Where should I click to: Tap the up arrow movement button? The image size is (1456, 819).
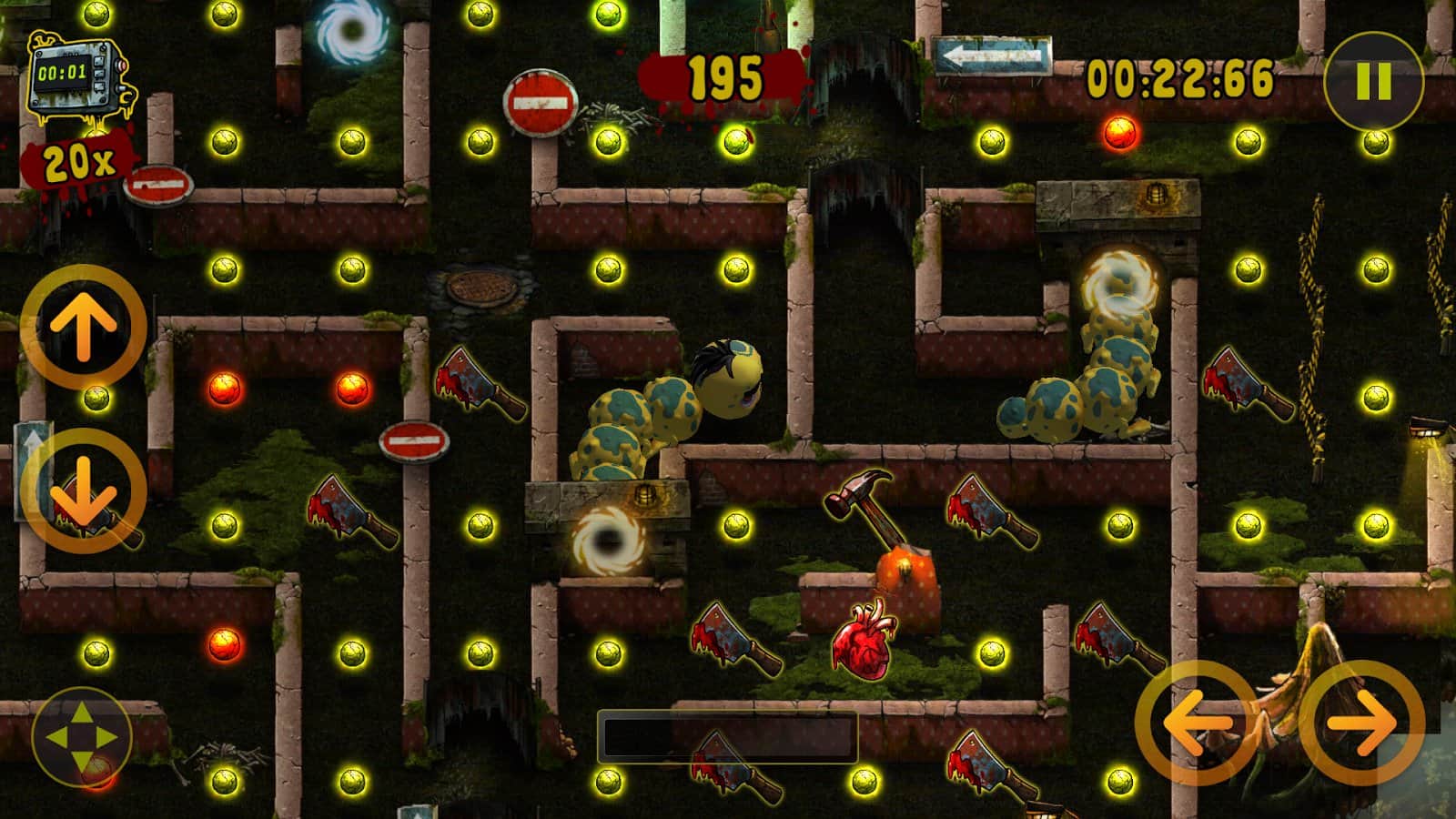83,328
